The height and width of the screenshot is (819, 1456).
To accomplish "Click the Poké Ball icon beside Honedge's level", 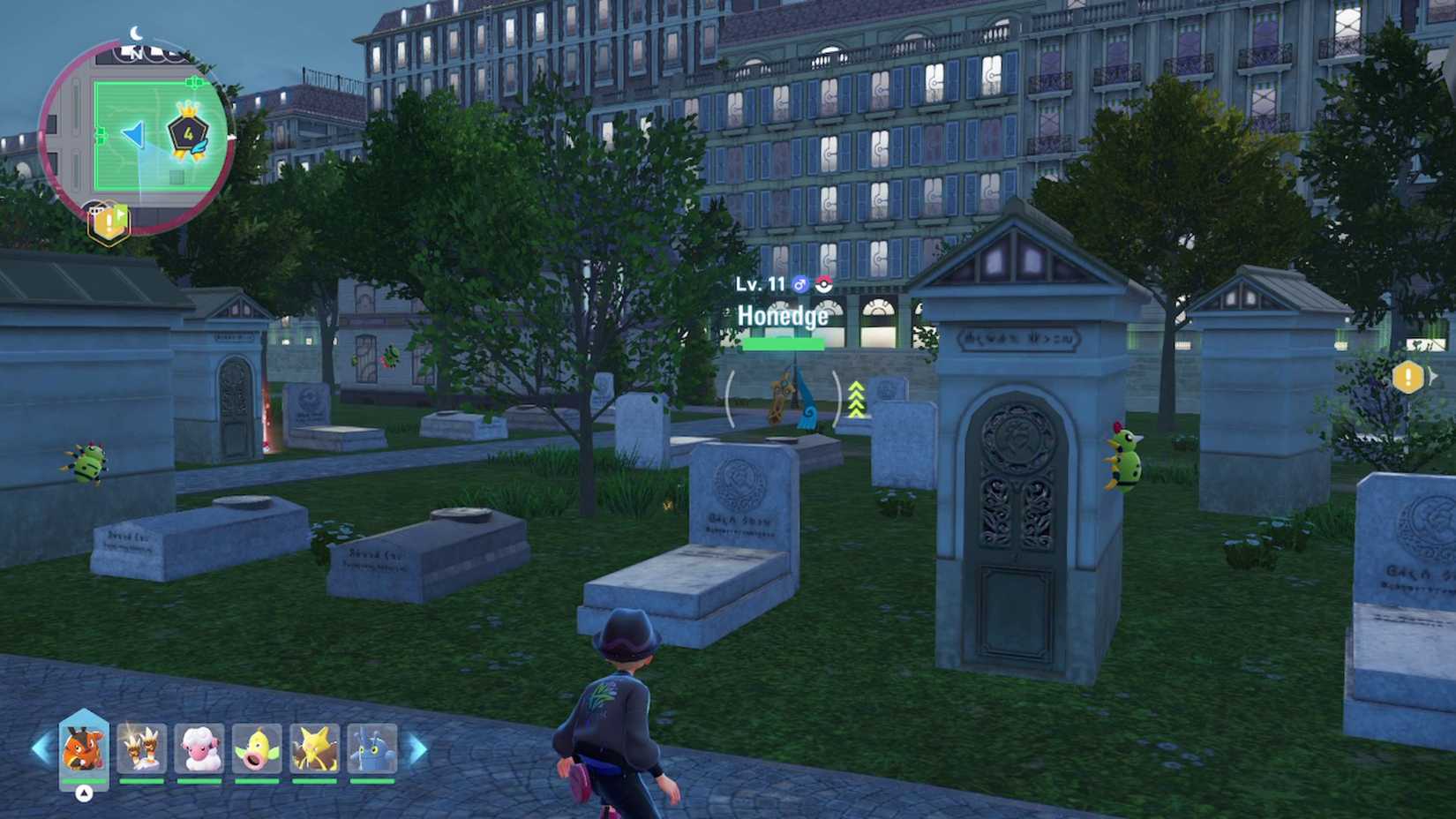I will tap(823, 283).
